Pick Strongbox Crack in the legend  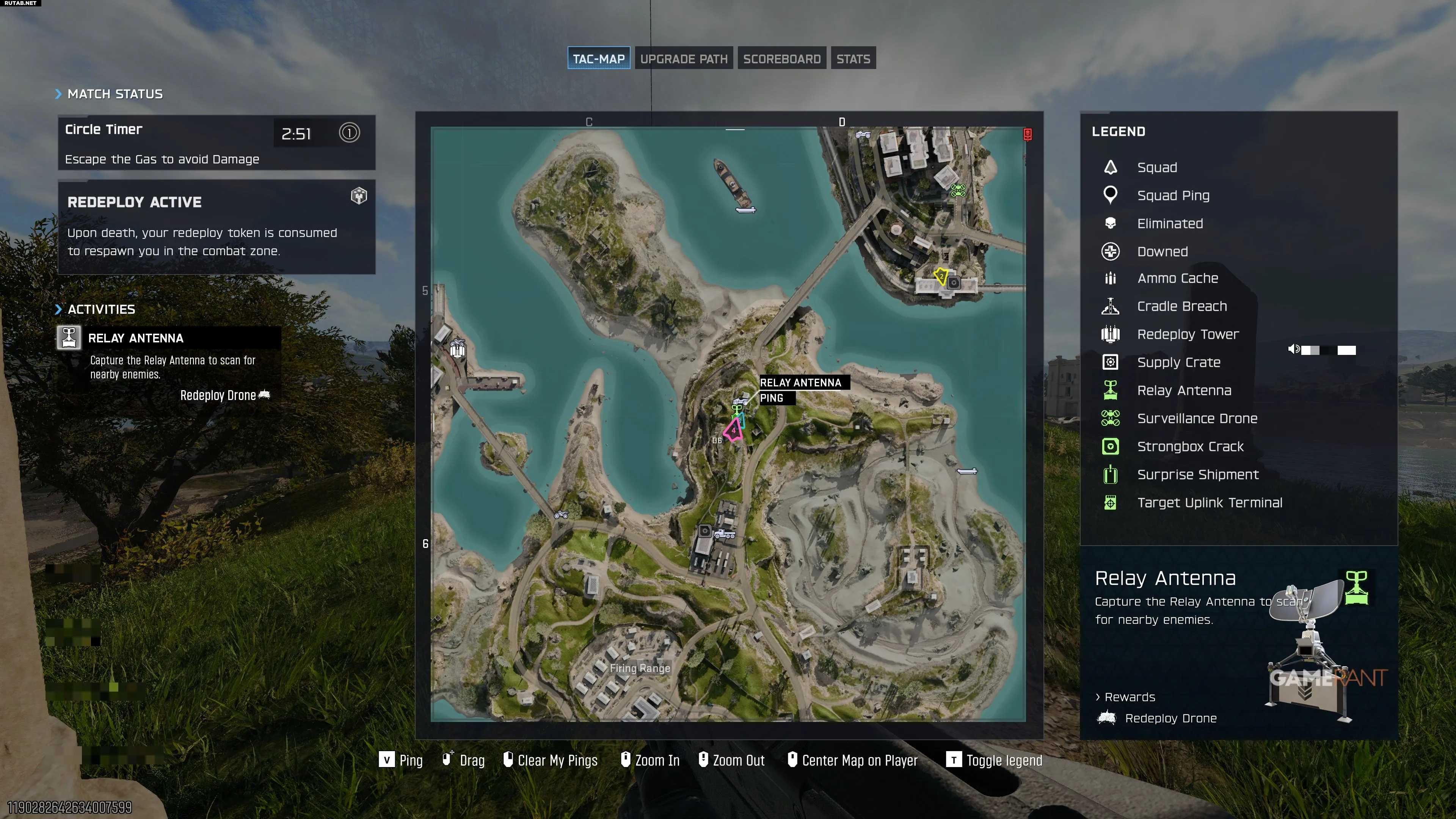(1190, 447)
